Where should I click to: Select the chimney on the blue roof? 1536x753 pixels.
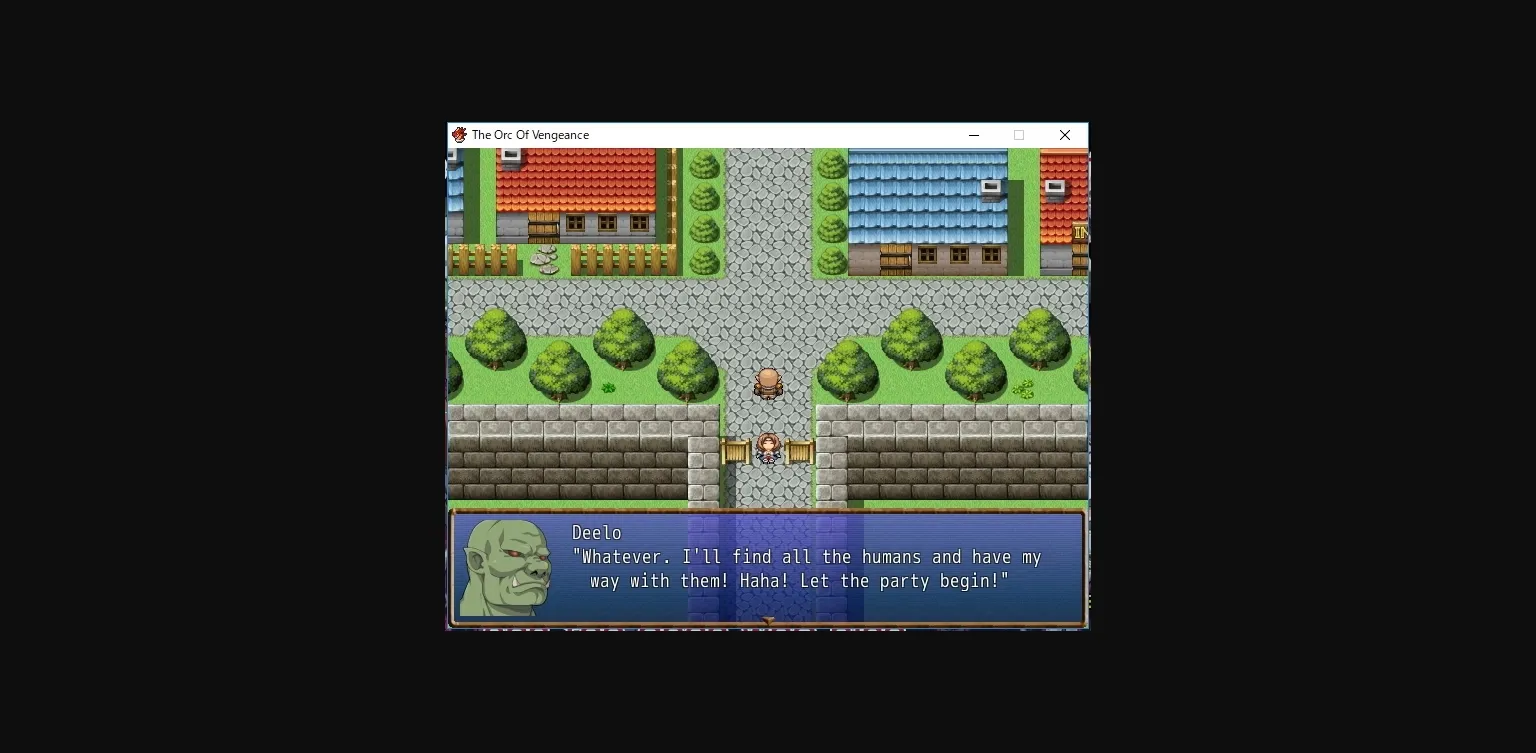[x=990, y=186]
